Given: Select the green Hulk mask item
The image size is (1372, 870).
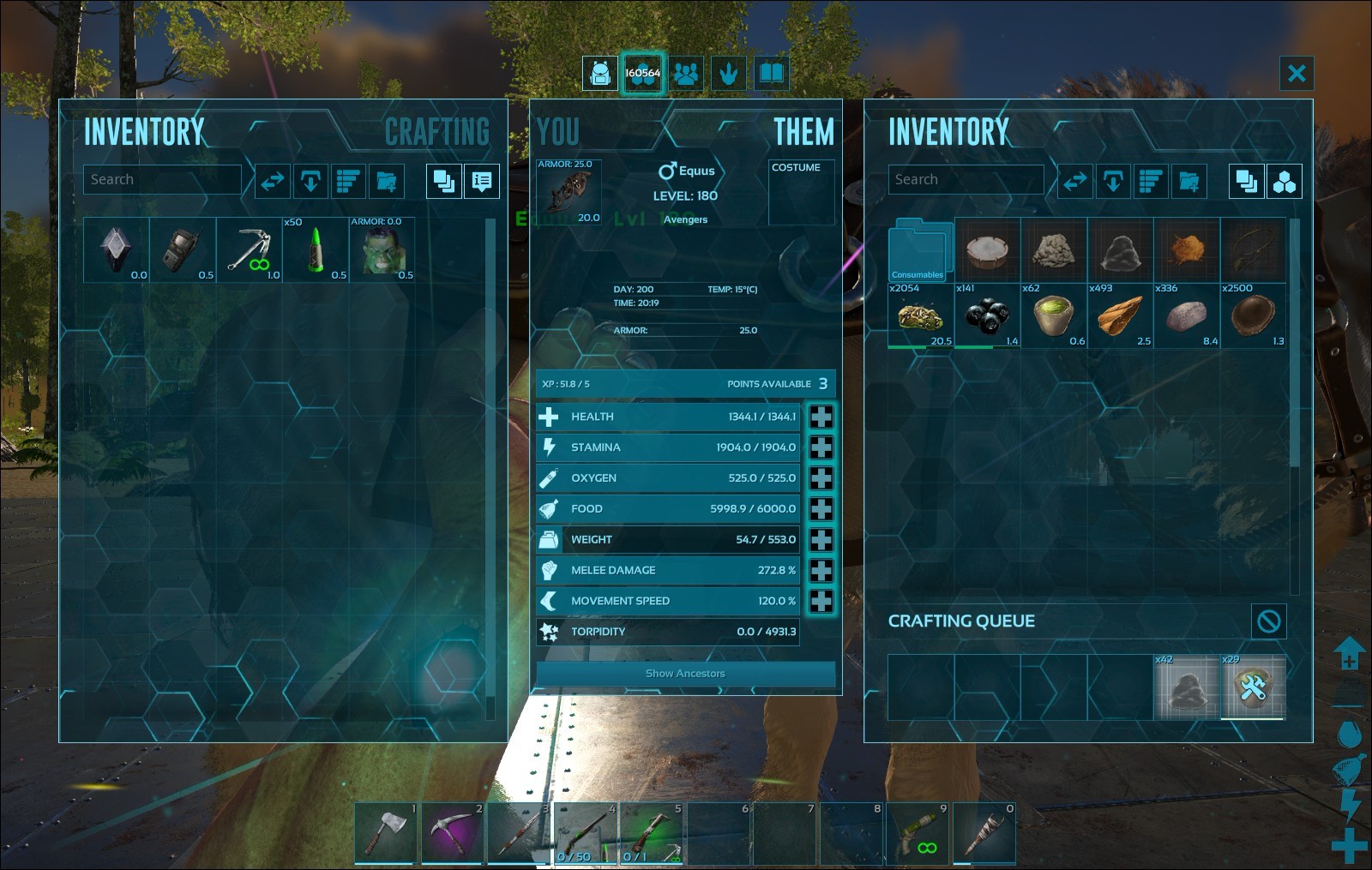Looking at the screenshot, I should point(382,250).
